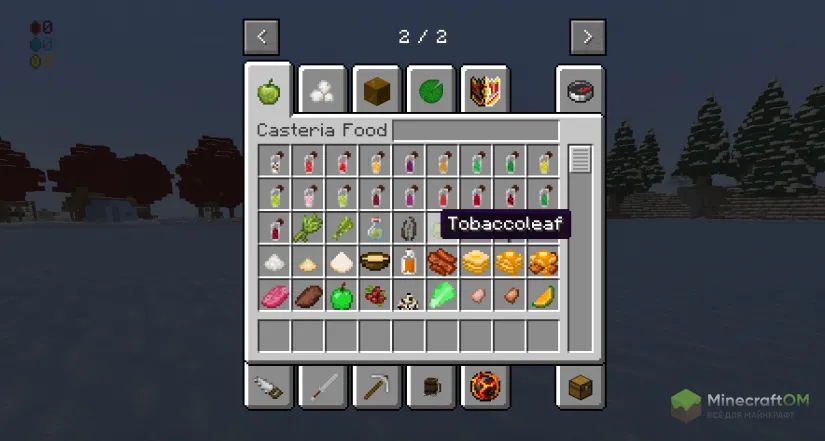This screenshot has height=441, width=825.
Task: Open the compass search tab
Action: point(581,91)
